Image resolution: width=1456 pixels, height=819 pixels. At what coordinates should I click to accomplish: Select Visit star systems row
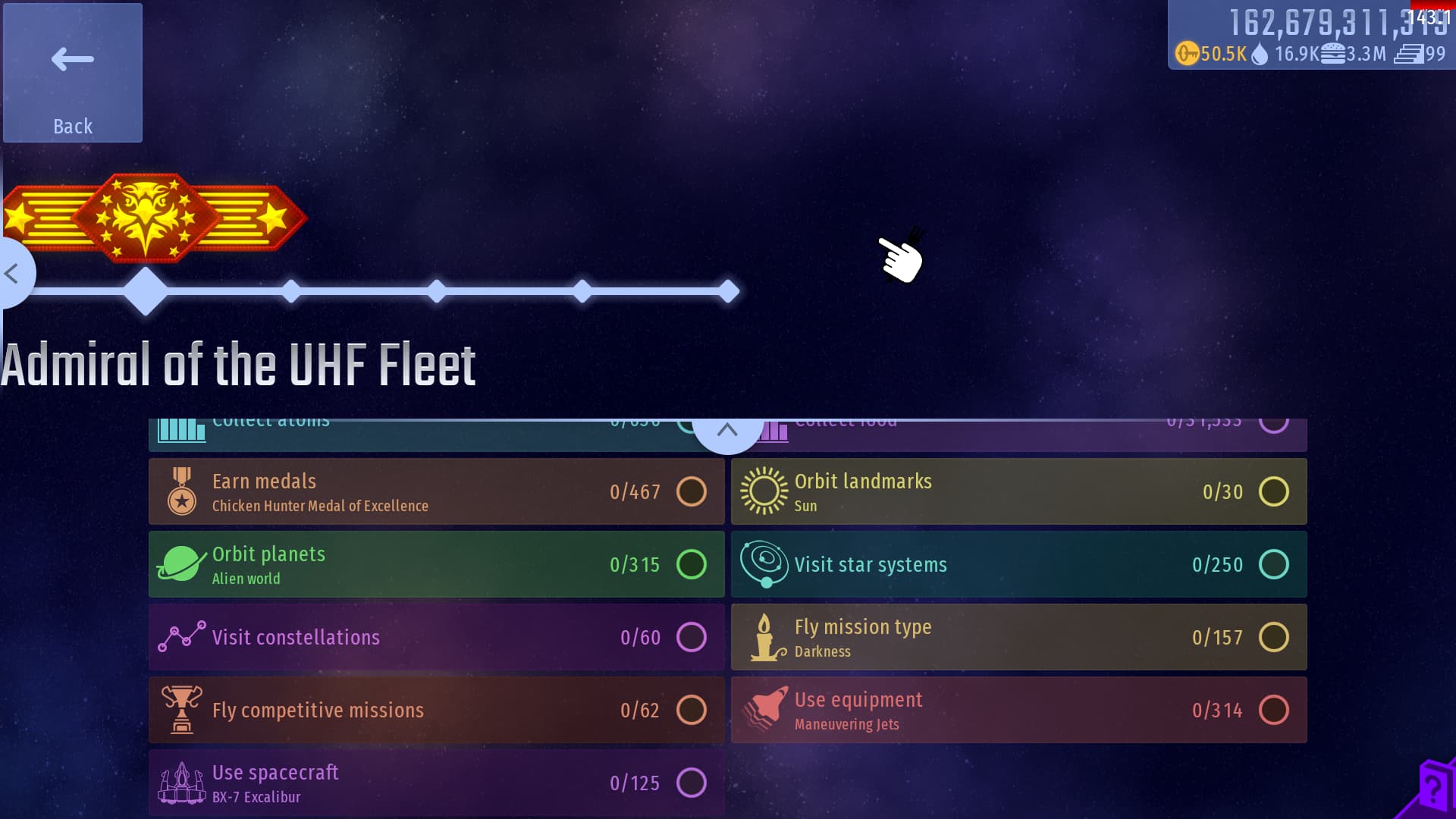pos(1018,564)
